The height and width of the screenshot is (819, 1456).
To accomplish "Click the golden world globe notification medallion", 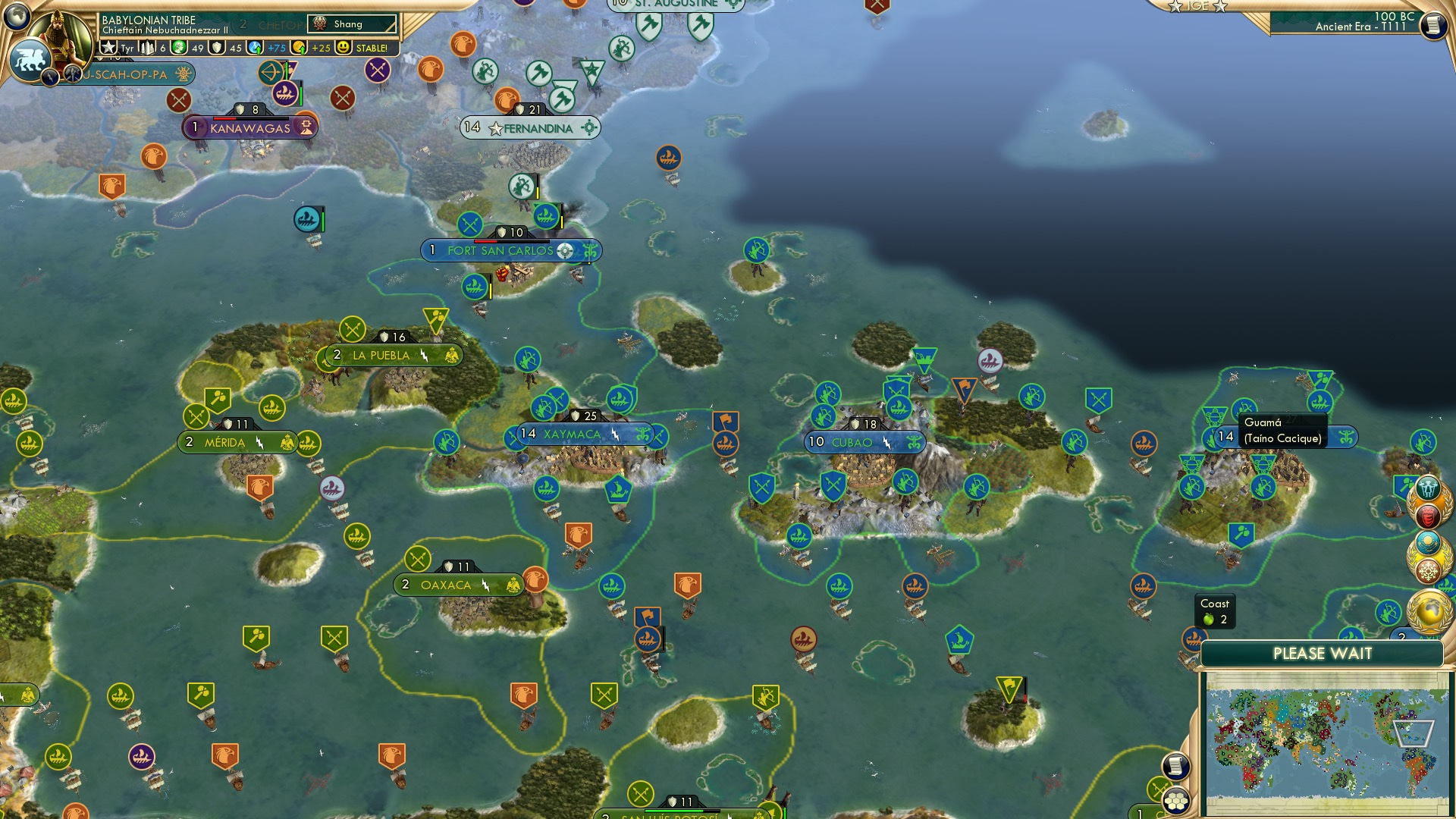I will (x=1430, y=612).
